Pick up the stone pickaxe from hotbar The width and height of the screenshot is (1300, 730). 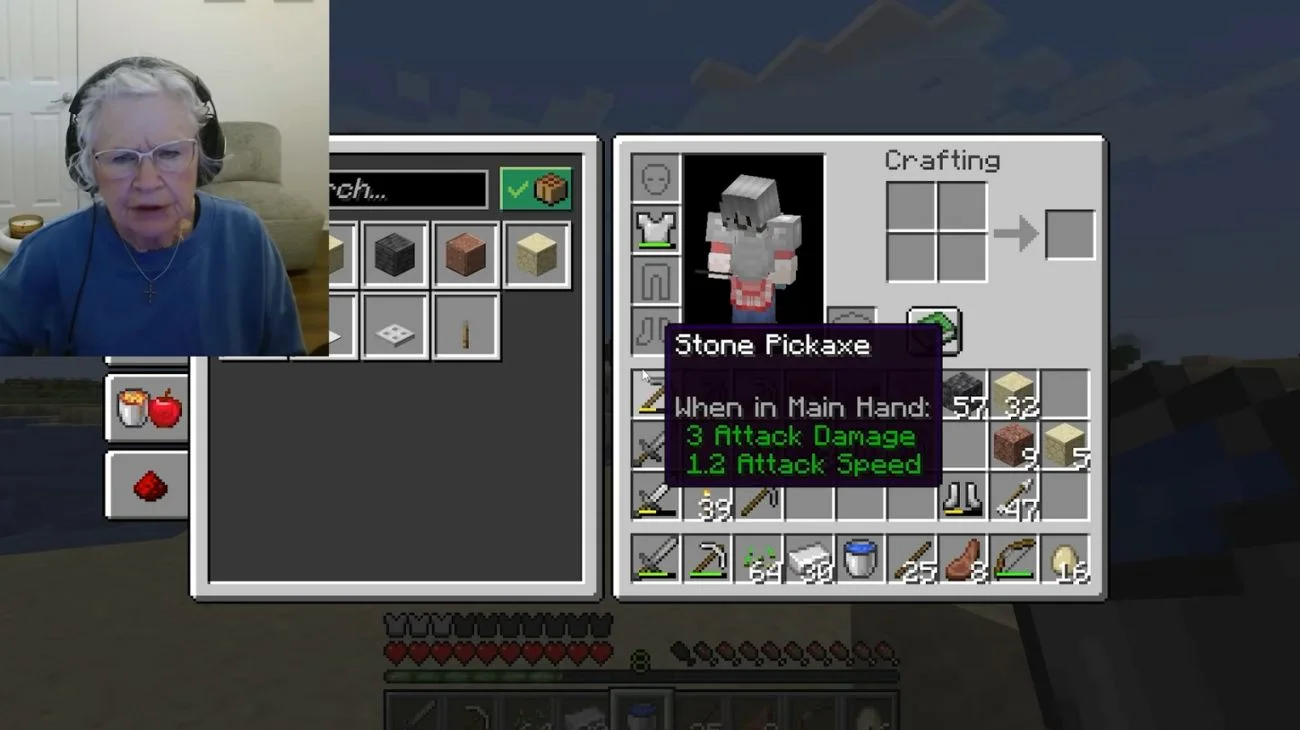pos(707,559)
